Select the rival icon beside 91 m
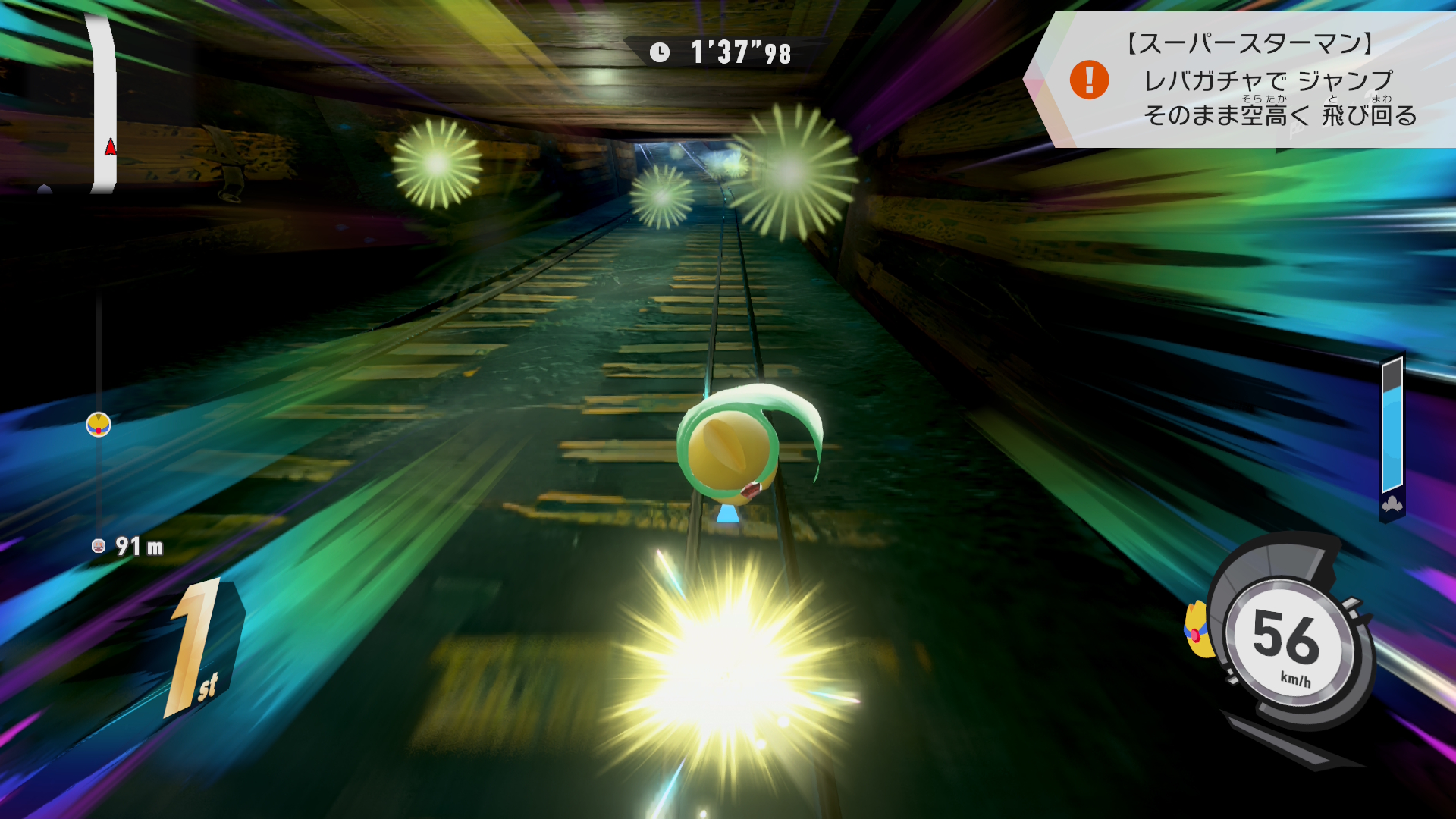 pos(98,546)
